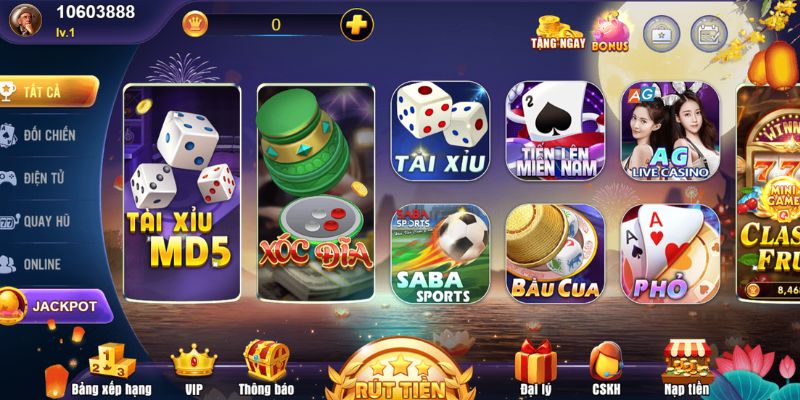Switch to the Quay Hũ category
800x400 pixels.
click(48, 221)
